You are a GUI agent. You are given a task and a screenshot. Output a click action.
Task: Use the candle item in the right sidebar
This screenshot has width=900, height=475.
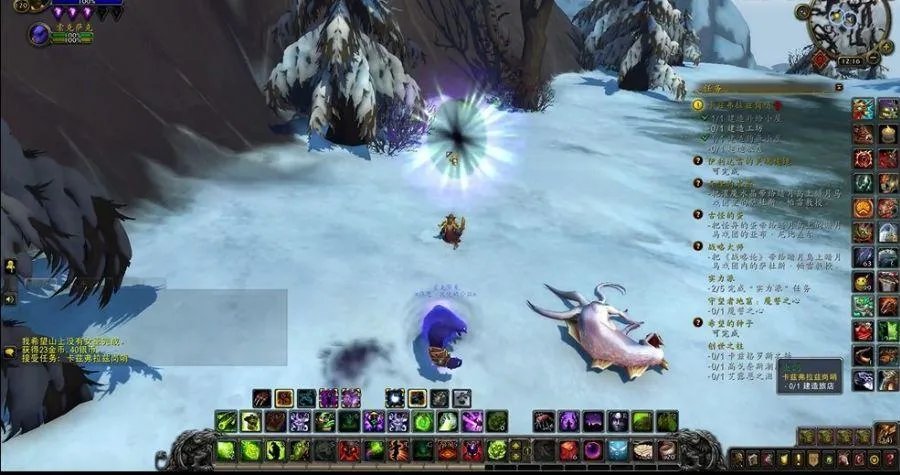886,133
